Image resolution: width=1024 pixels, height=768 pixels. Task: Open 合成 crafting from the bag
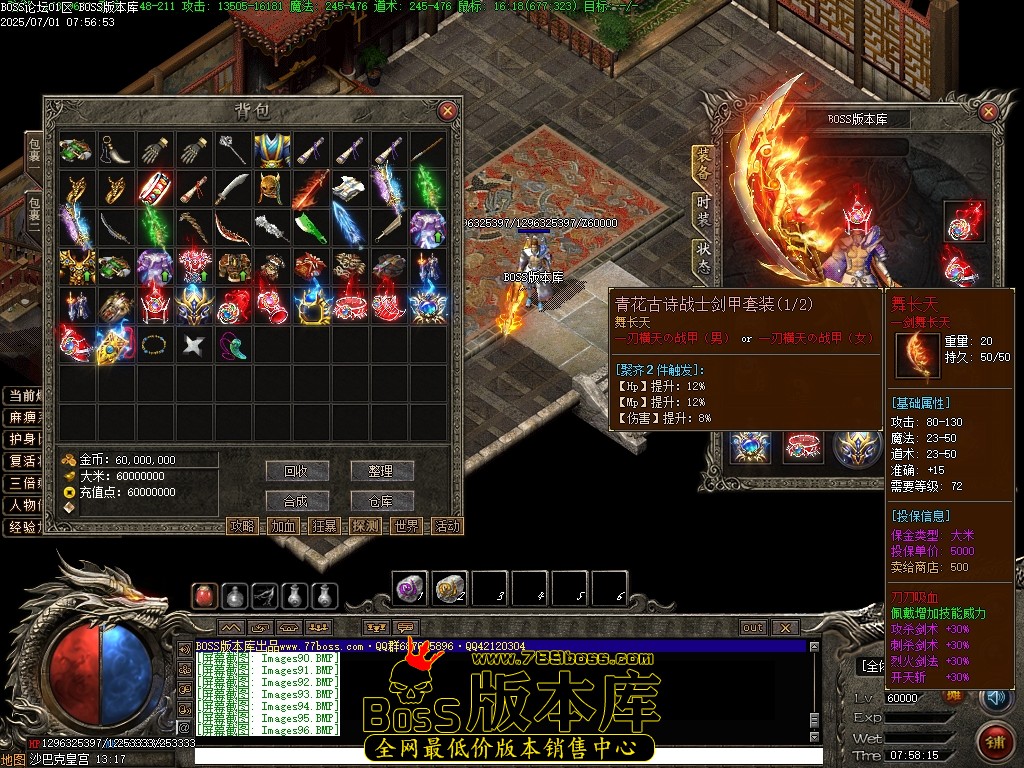[297, 501]
